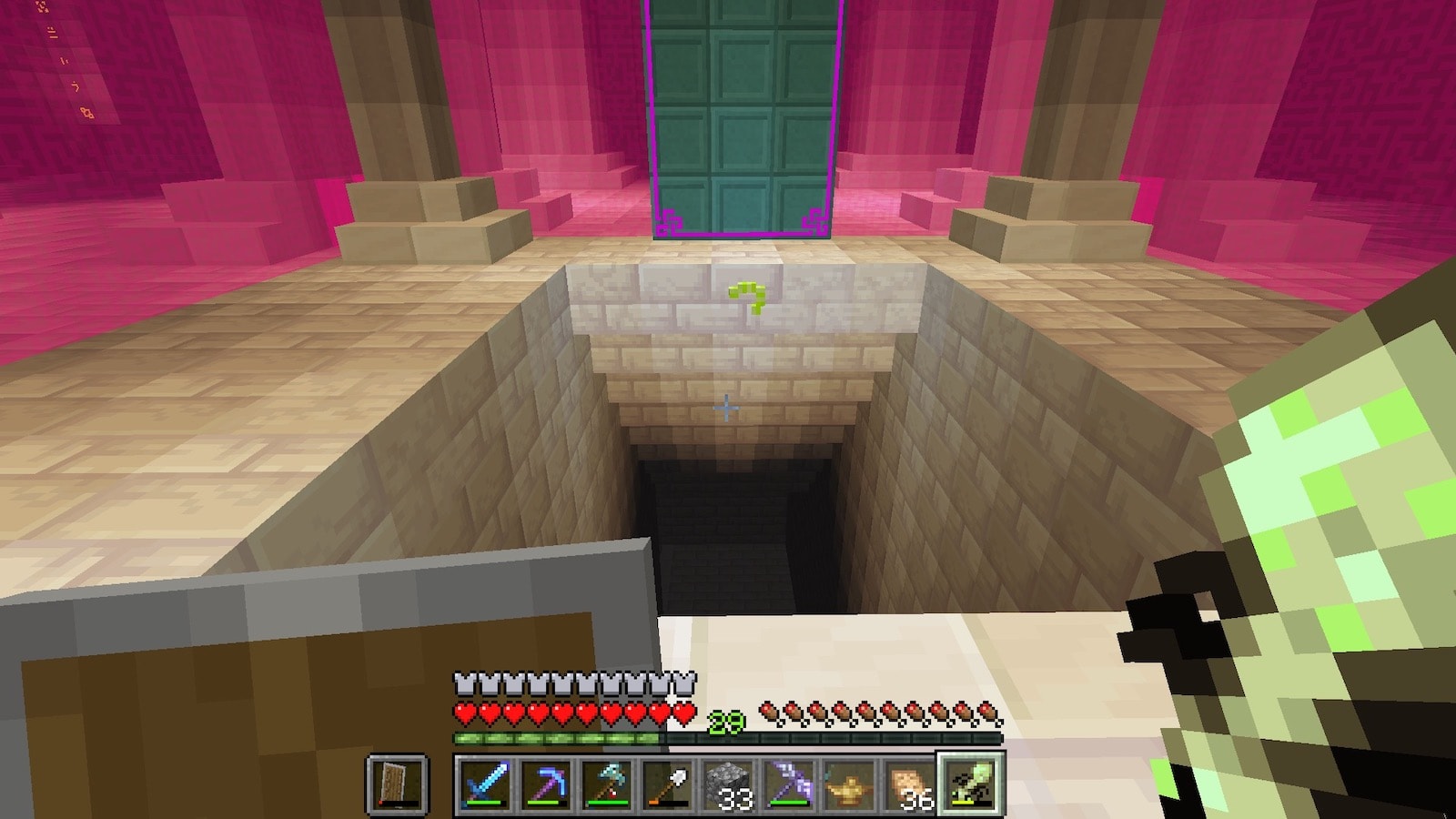Image resolution: width=1456 pixels, height=819 pixels.
Task: Choose the golden lamp item slot
Action: [850, 784]
